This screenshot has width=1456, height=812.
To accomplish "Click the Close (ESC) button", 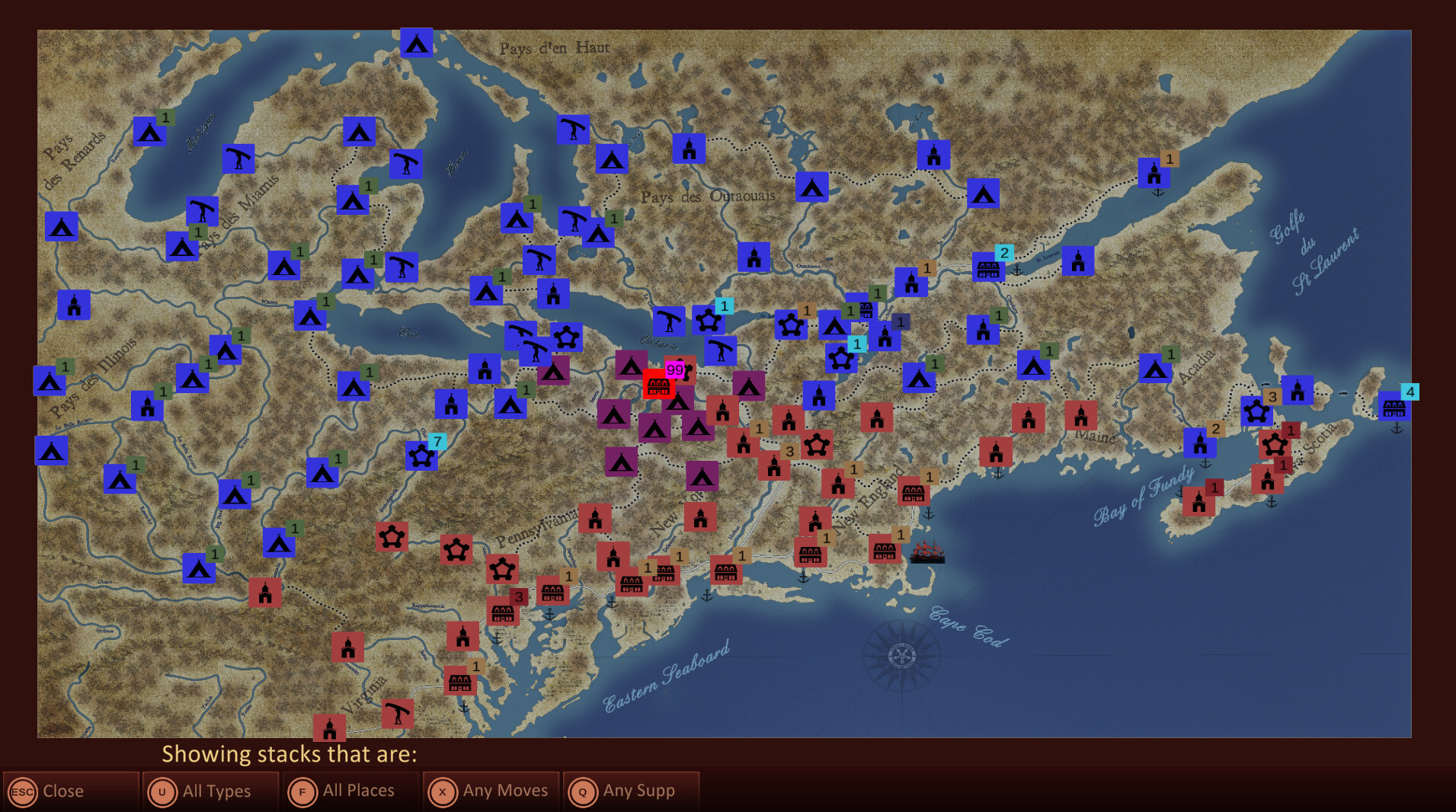I will click(69, 791).
